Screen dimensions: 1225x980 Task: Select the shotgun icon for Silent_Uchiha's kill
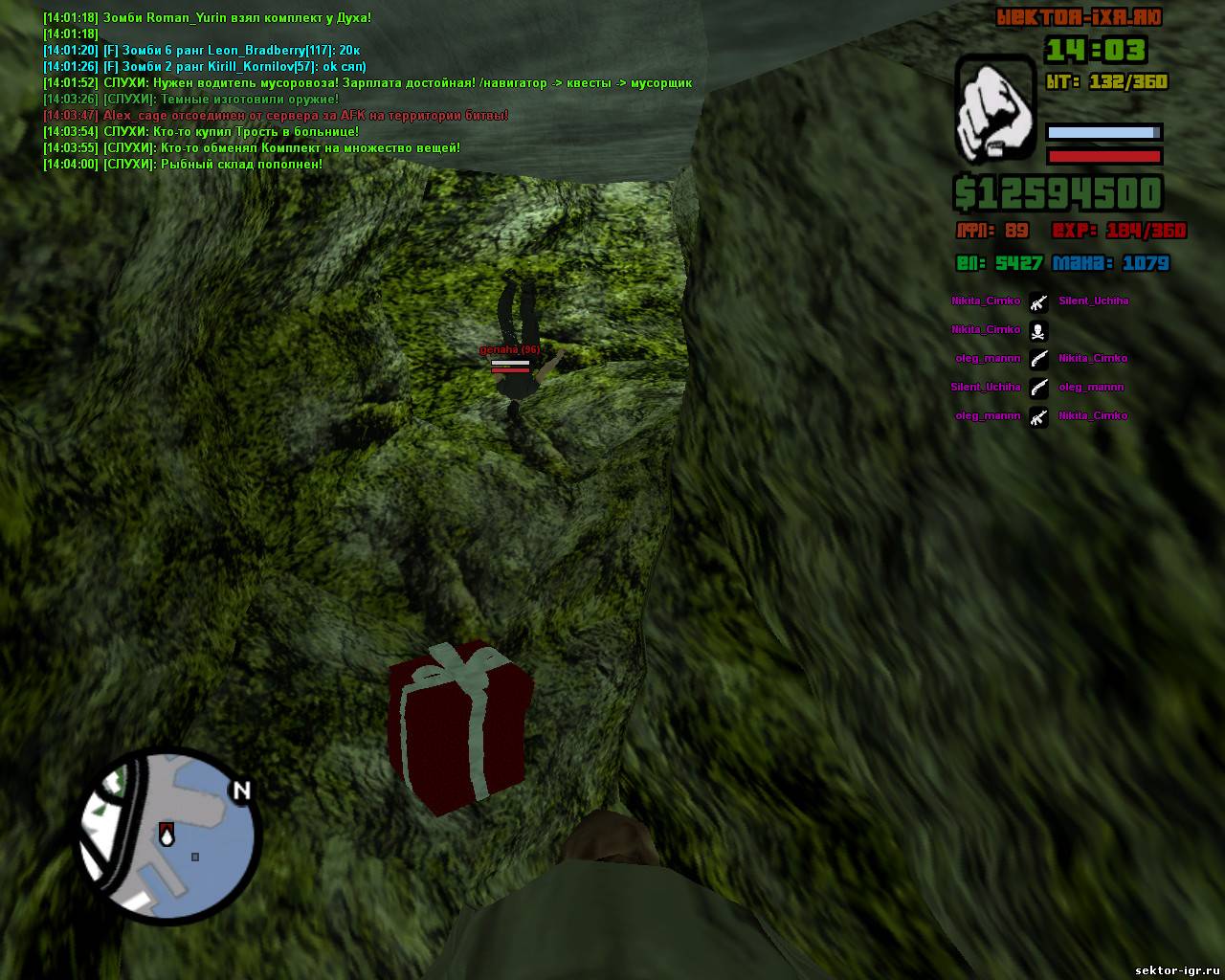pos(1038,388)
